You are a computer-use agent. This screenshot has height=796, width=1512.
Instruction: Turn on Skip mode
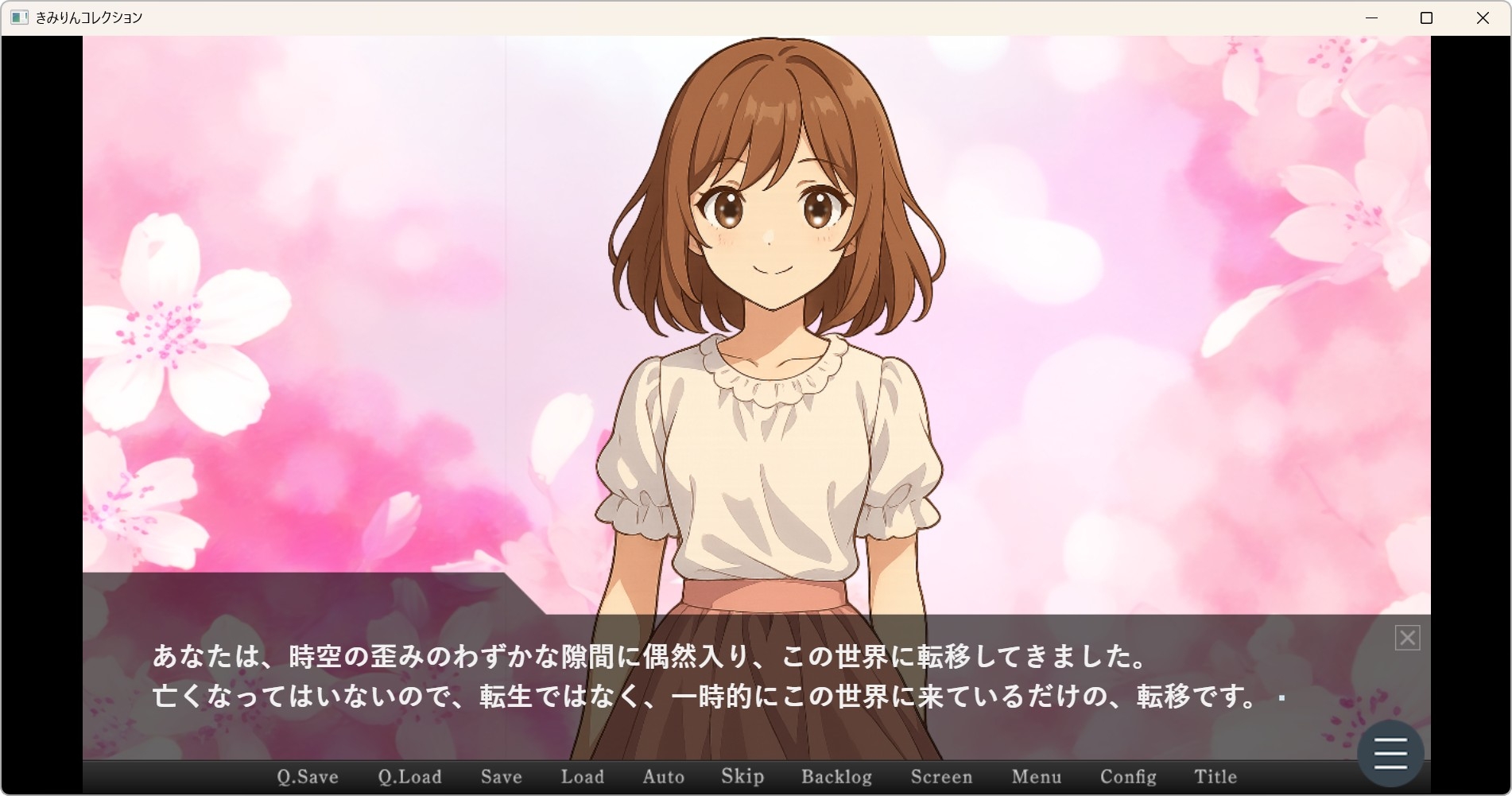(742, 777)
